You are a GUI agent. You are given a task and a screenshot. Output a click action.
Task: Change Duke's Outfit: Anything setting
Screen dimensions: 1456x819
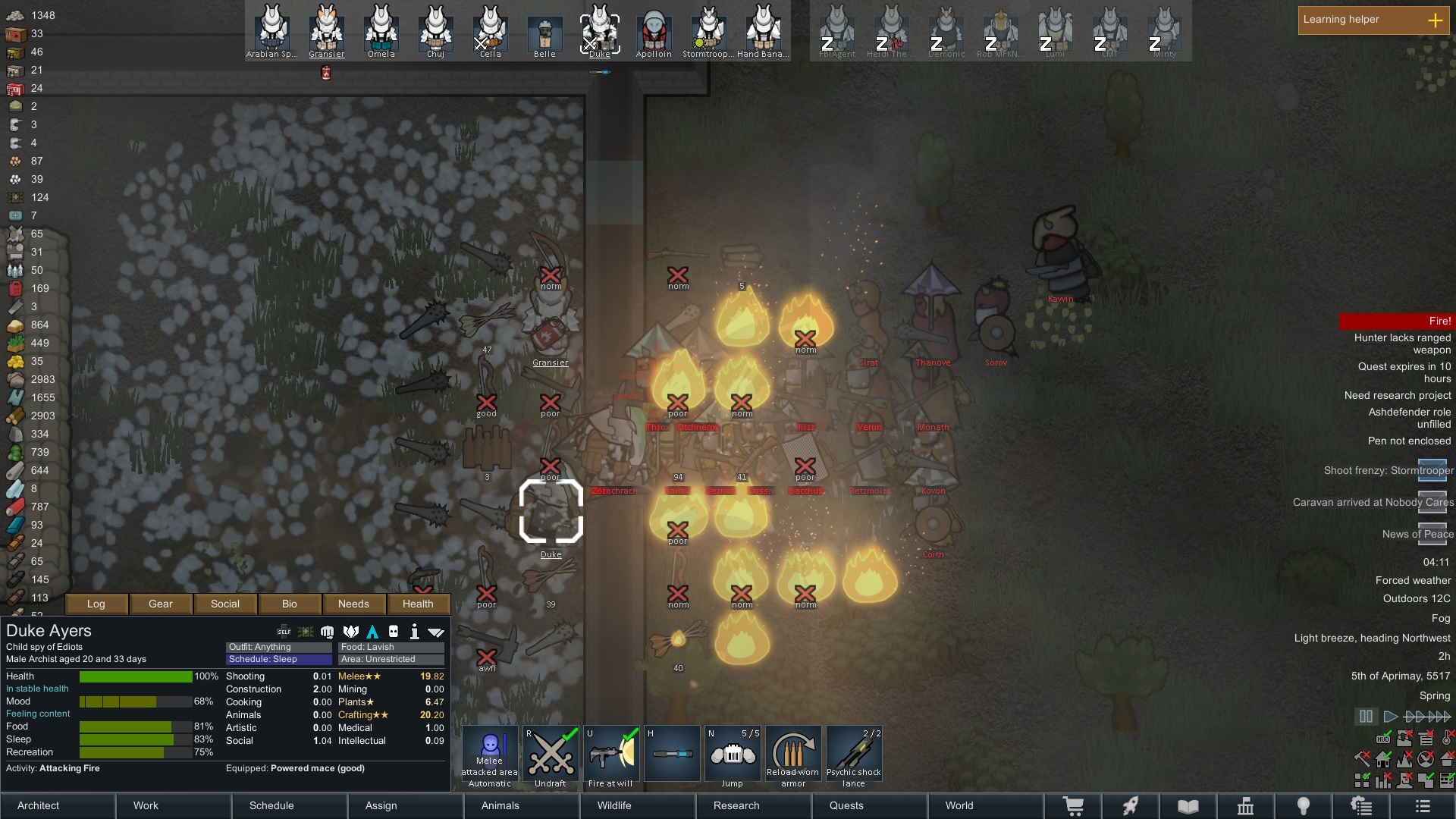coord(279,647)
